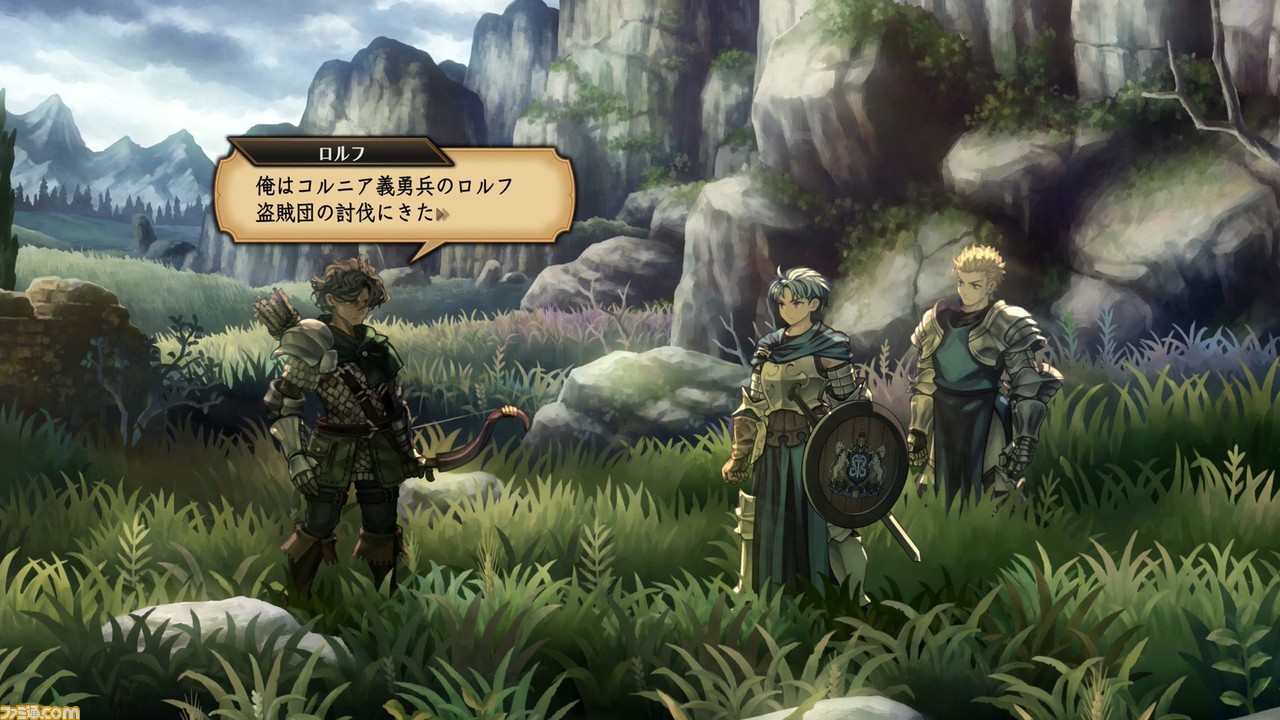Click the continue arrow after ロルフ's dialogue text
Image resolution: width=1280 pixels, height=720 pixels.
coord(441,214)
